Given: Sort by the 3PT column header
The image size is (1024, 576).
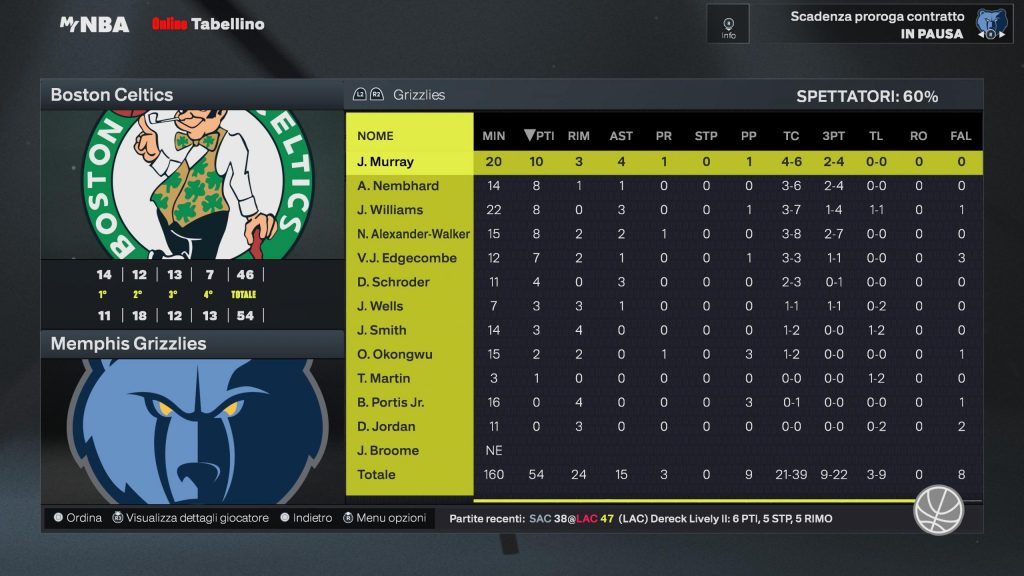Looking at the screenshot, I should 833,136.
